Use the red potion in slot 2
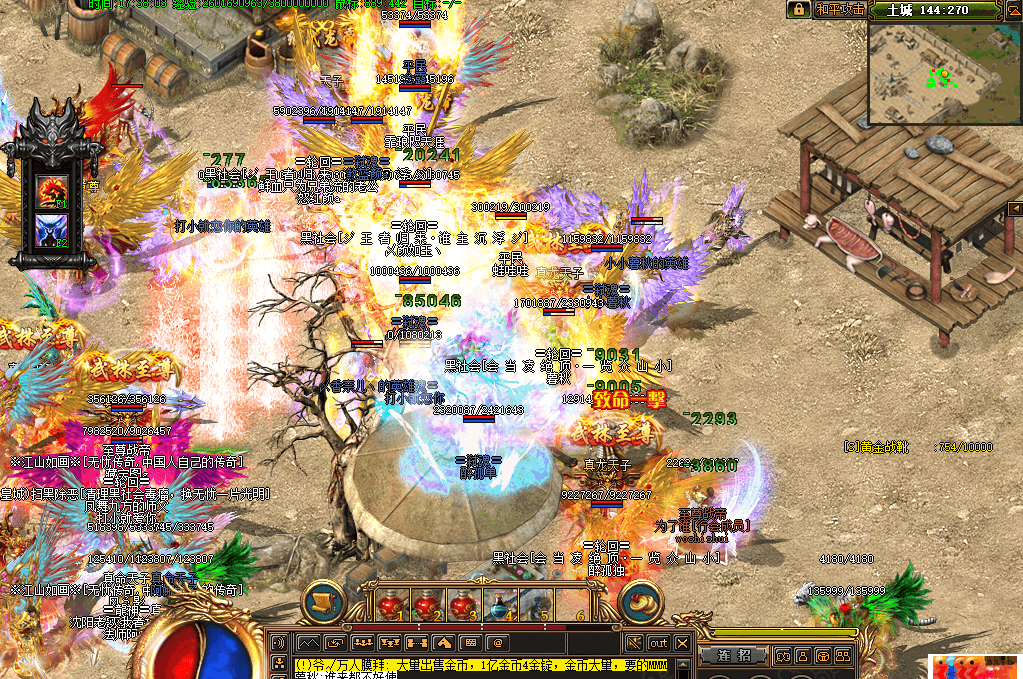The height and width of the screenshot is (679, 1023). [x=427, y=604]
